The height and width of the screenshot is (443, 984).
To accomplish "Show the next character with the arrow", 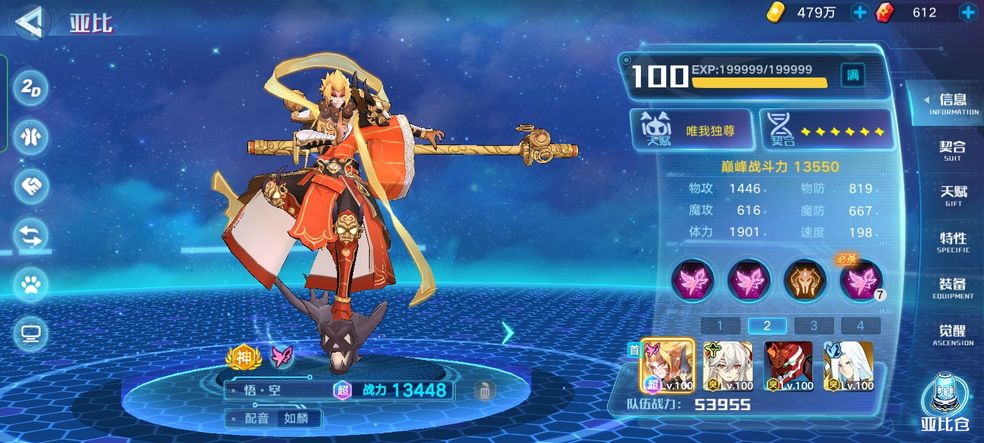I will click(507, 333).
